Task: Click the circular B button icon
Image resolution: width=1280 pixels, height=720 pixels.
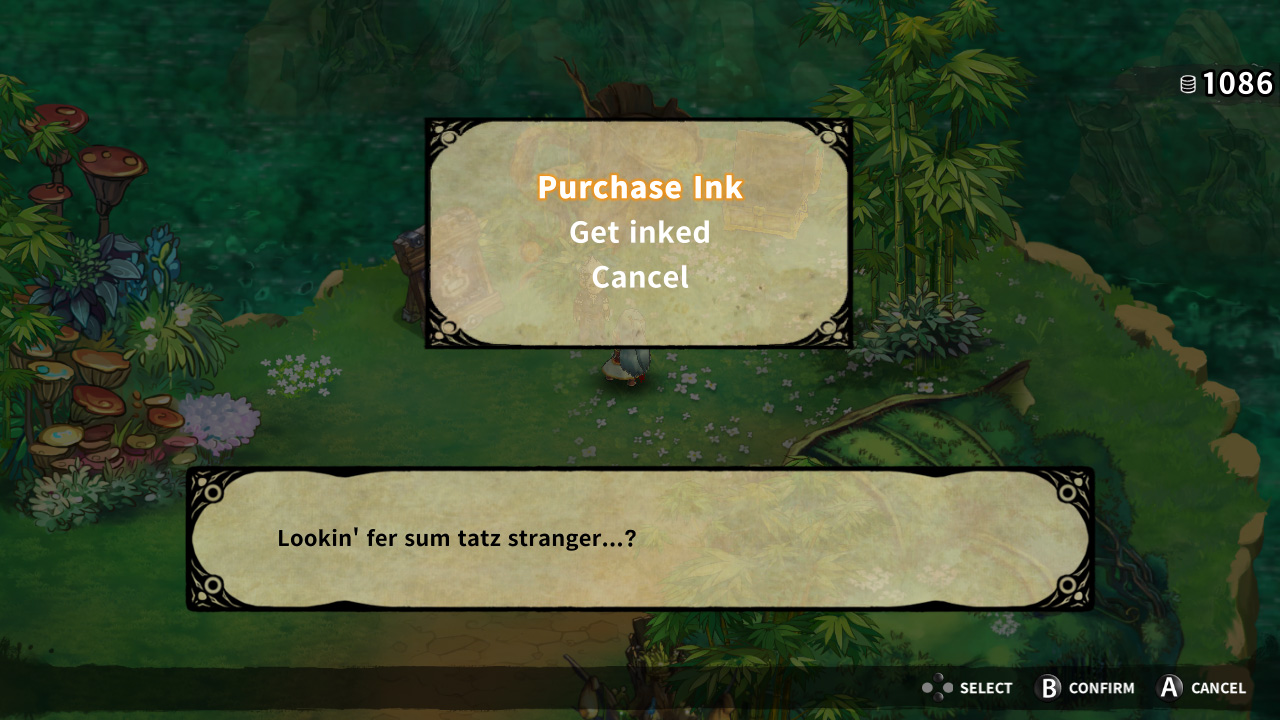Action: [x=1046, y=688]
